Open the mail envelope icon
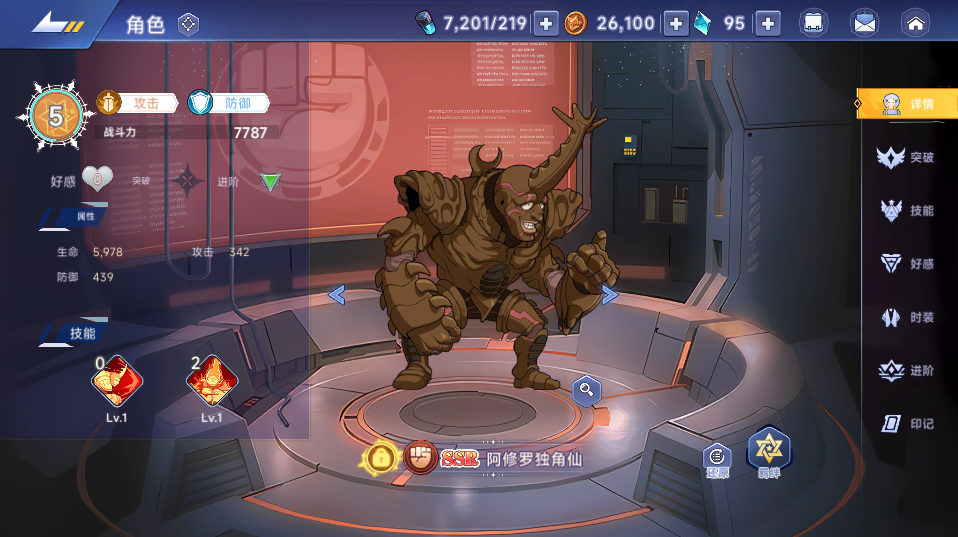 pos(864,23)
